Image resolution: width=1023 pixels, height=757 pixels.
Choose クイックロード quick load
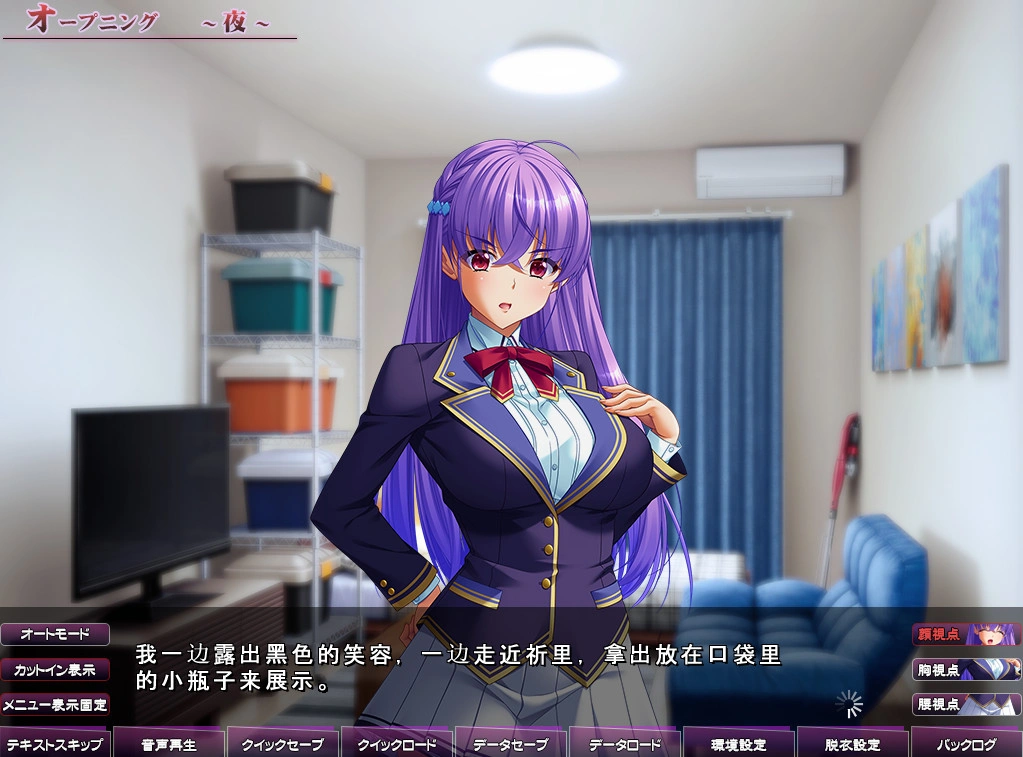(397, 744)
